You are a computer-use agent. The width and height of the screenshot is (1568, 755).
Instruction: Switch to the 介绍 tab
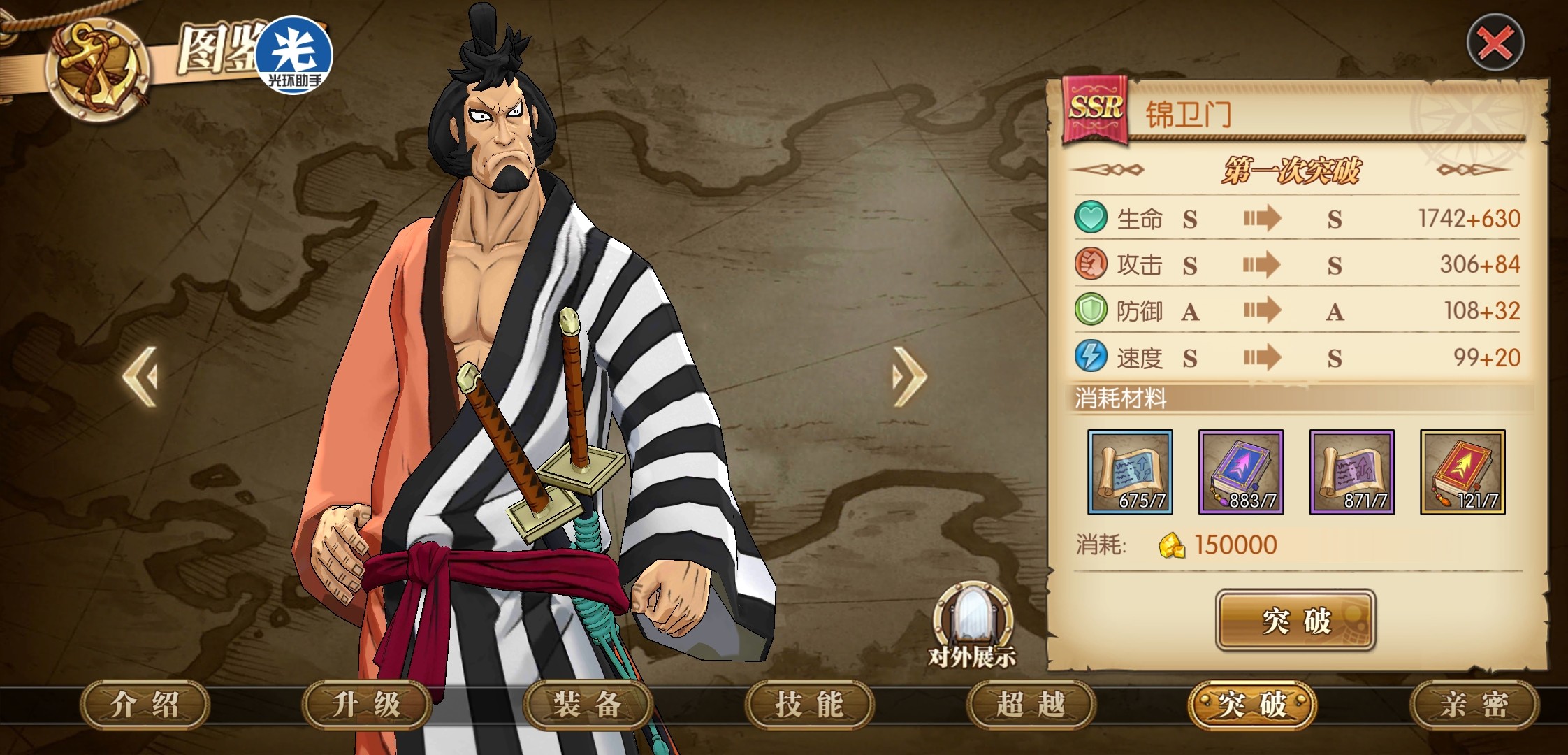145,705
